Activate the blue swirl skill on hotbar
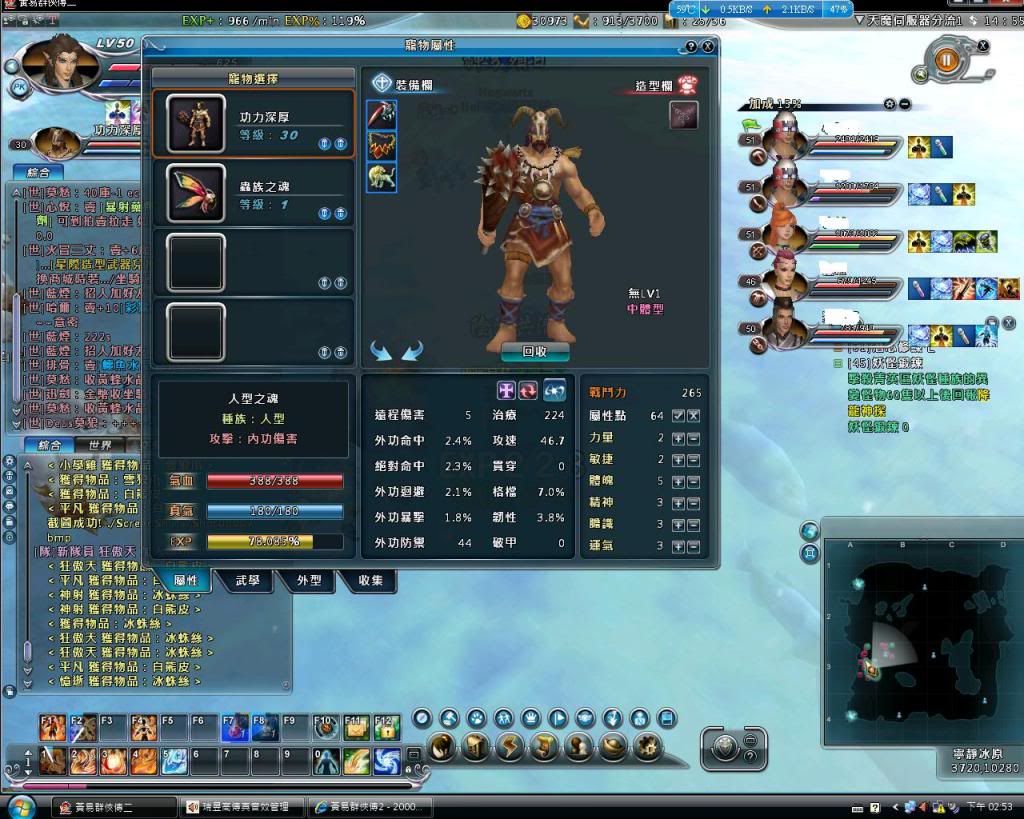1024x819 pixels. click(x=386, y=762)
